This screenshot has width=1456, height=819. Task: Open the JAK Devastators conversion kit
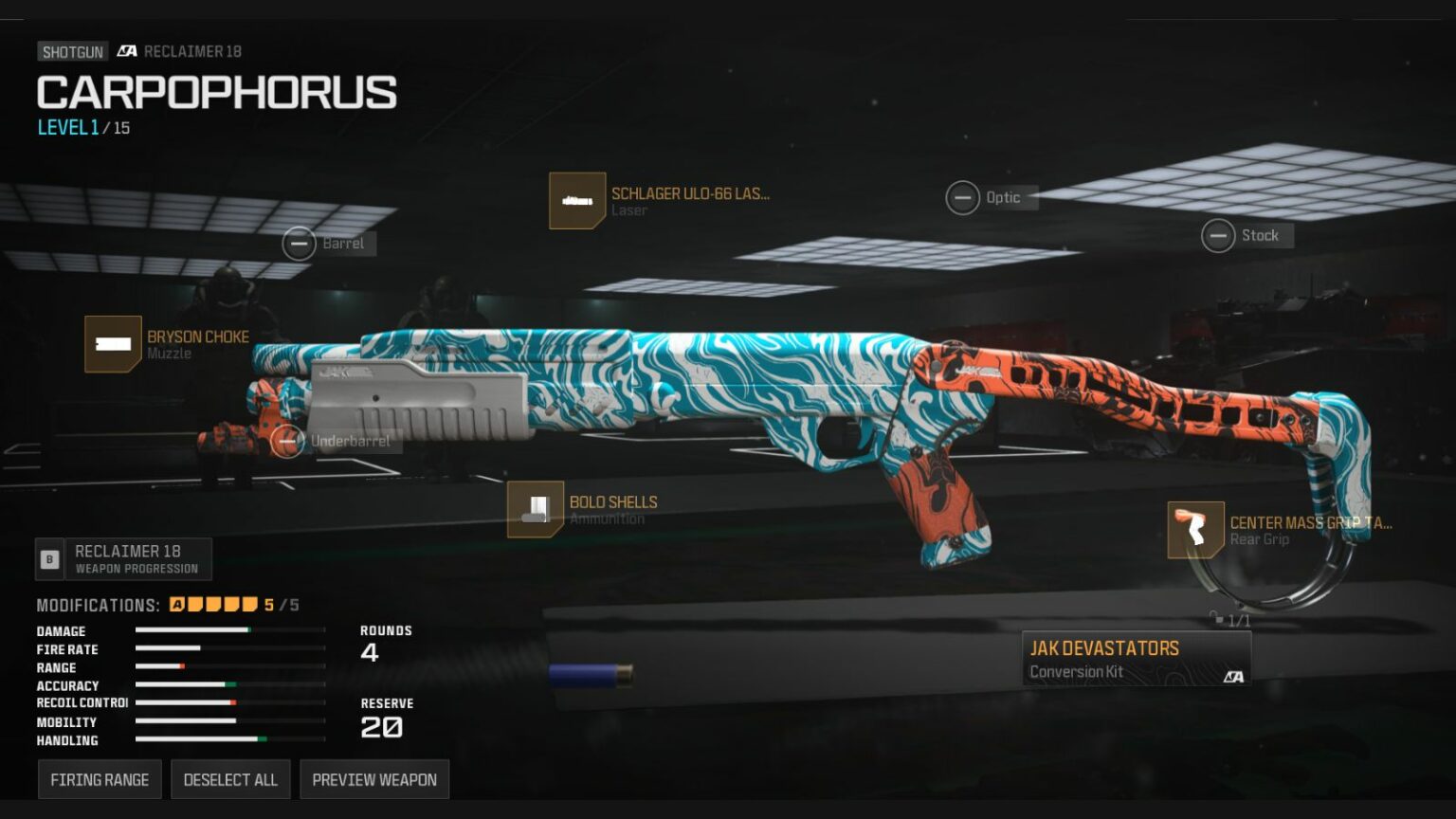pyautogui.click(x=1136, y=659)
